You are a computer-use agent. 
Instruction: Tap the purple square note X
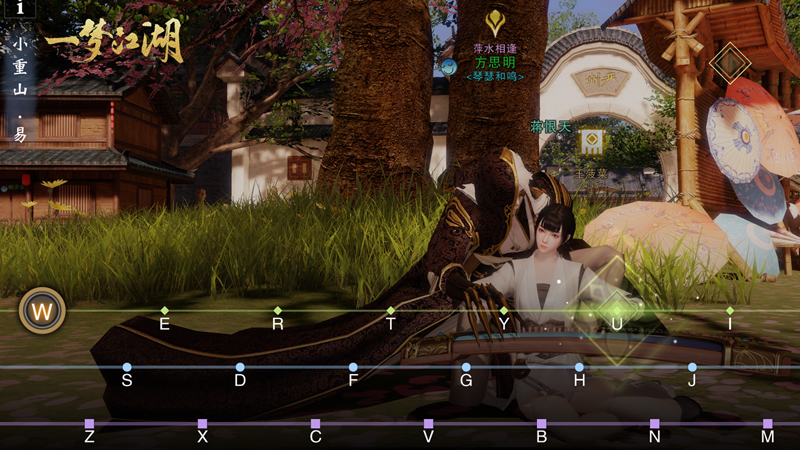[x=202, y=424]
